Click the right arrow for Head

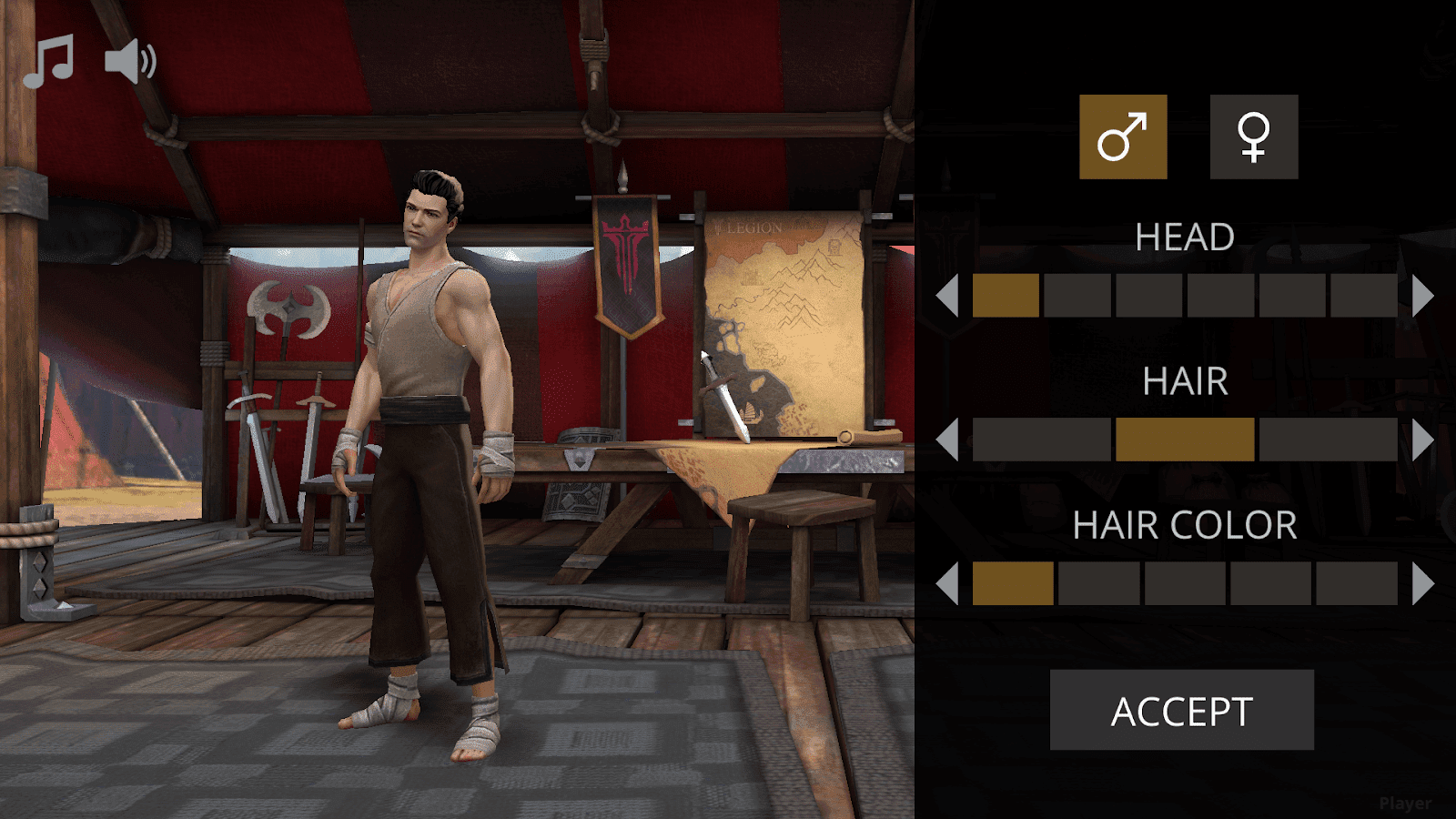click(1422, 296)
